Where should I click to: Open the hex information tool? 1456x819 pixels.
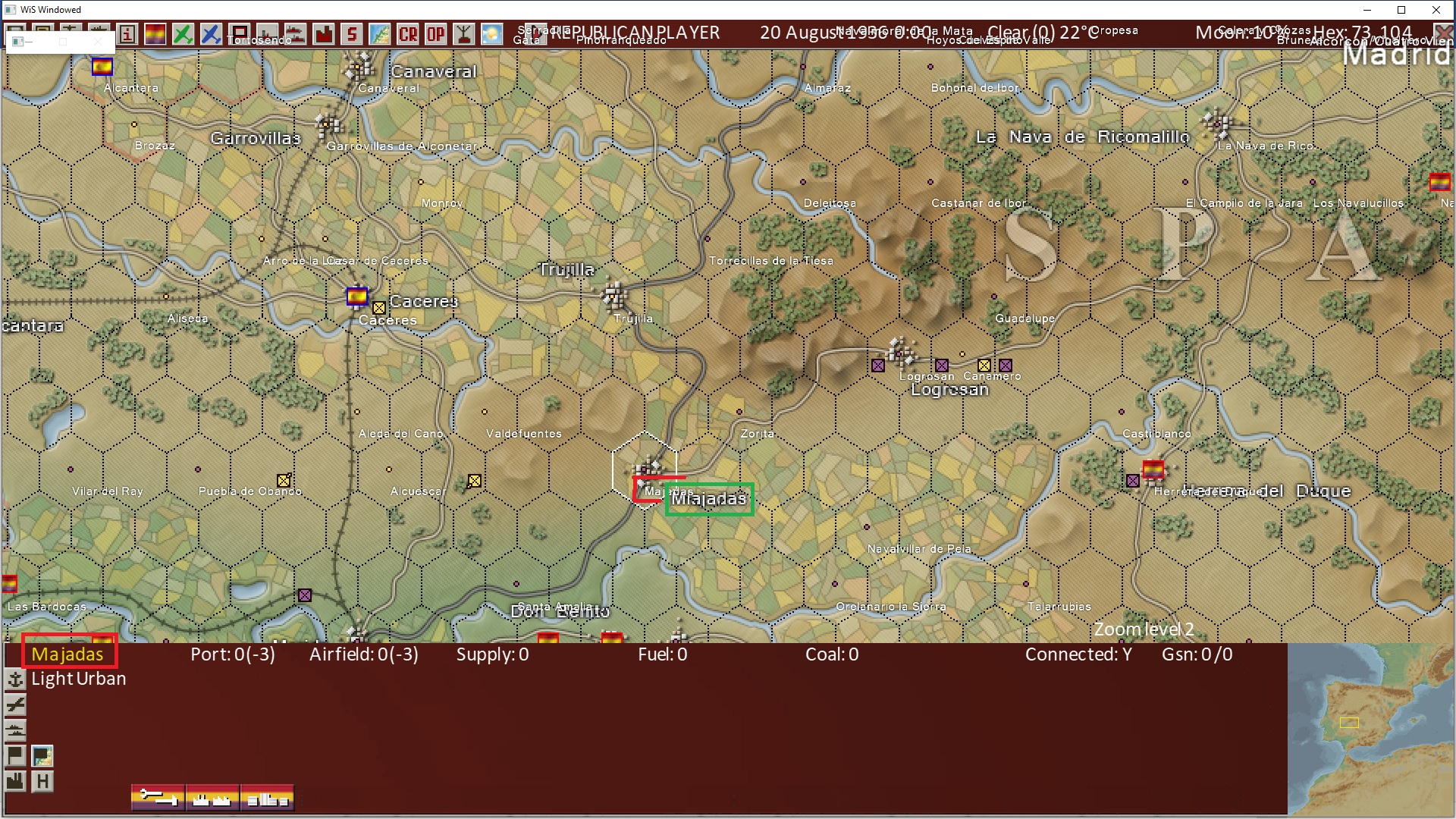click(x=127, y=34)
